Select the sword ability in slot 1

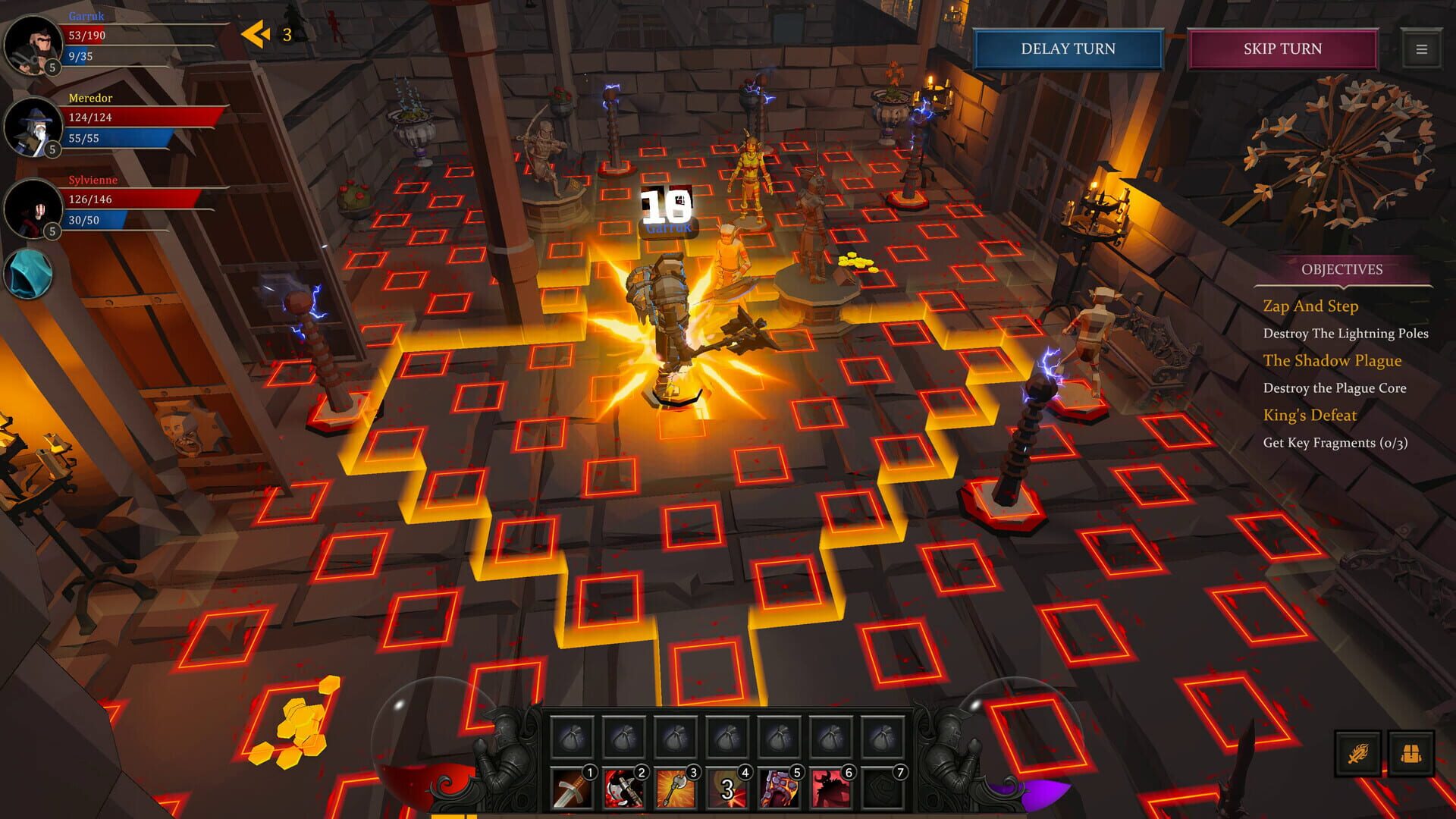[574, 786]
